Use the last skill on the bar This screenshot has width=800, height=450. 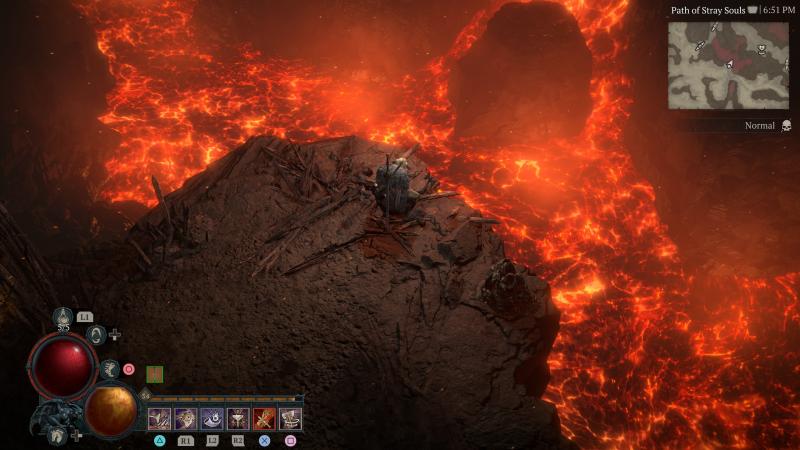[290, 419]
